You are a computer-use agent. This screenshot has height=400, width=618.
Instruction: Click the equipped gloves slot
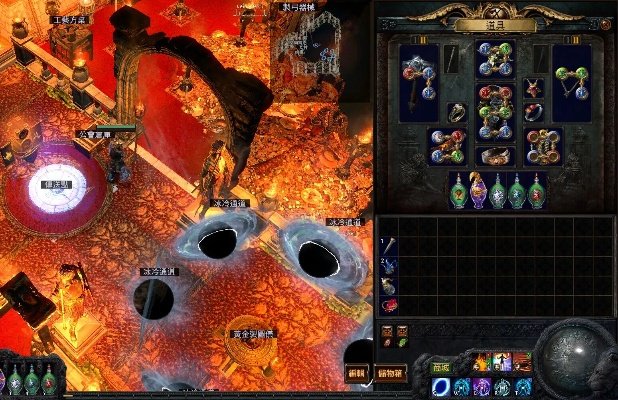tap(446, 146)
